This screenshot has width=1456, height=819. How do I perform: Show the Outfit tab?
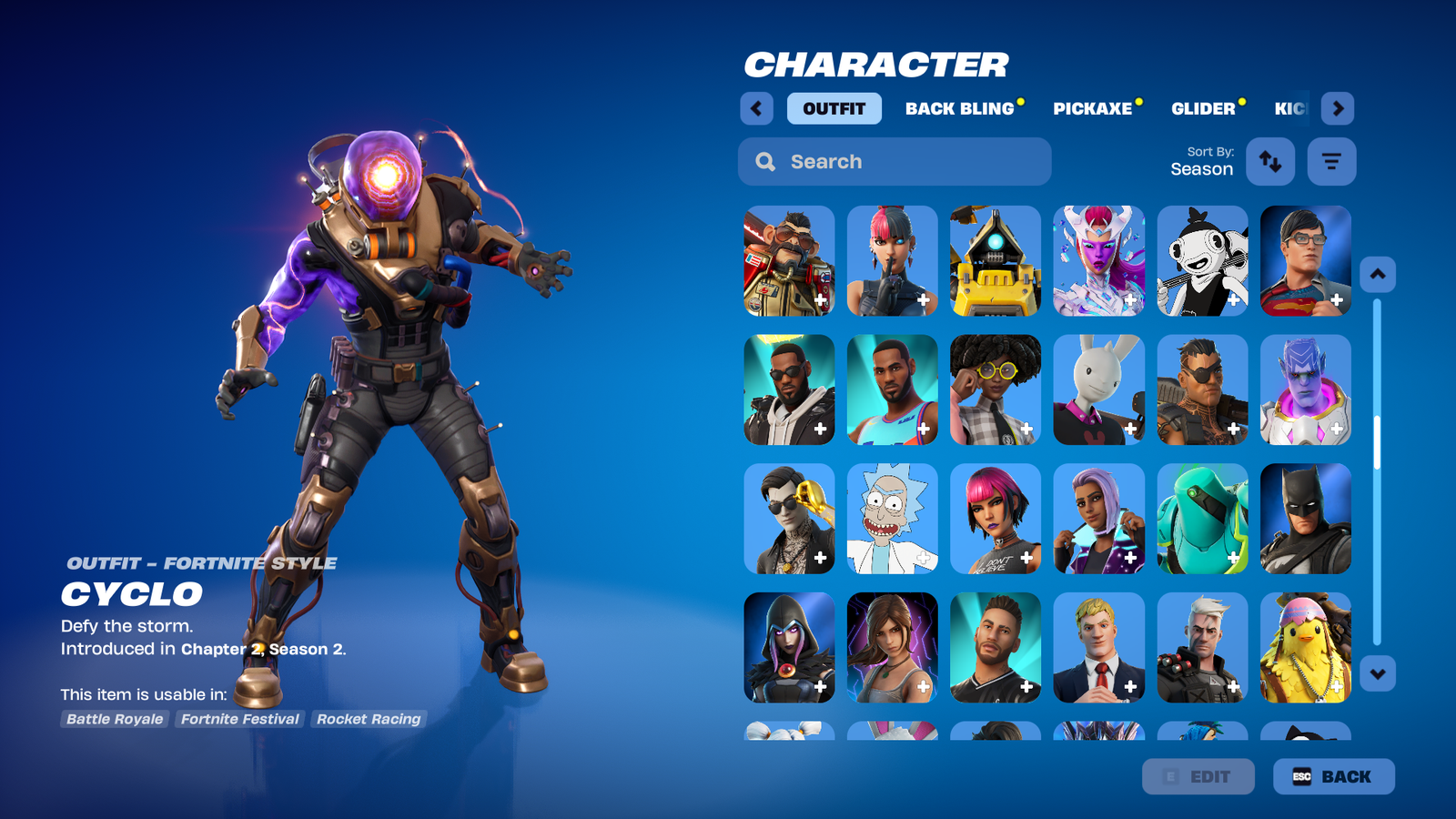tap(834, 108)
